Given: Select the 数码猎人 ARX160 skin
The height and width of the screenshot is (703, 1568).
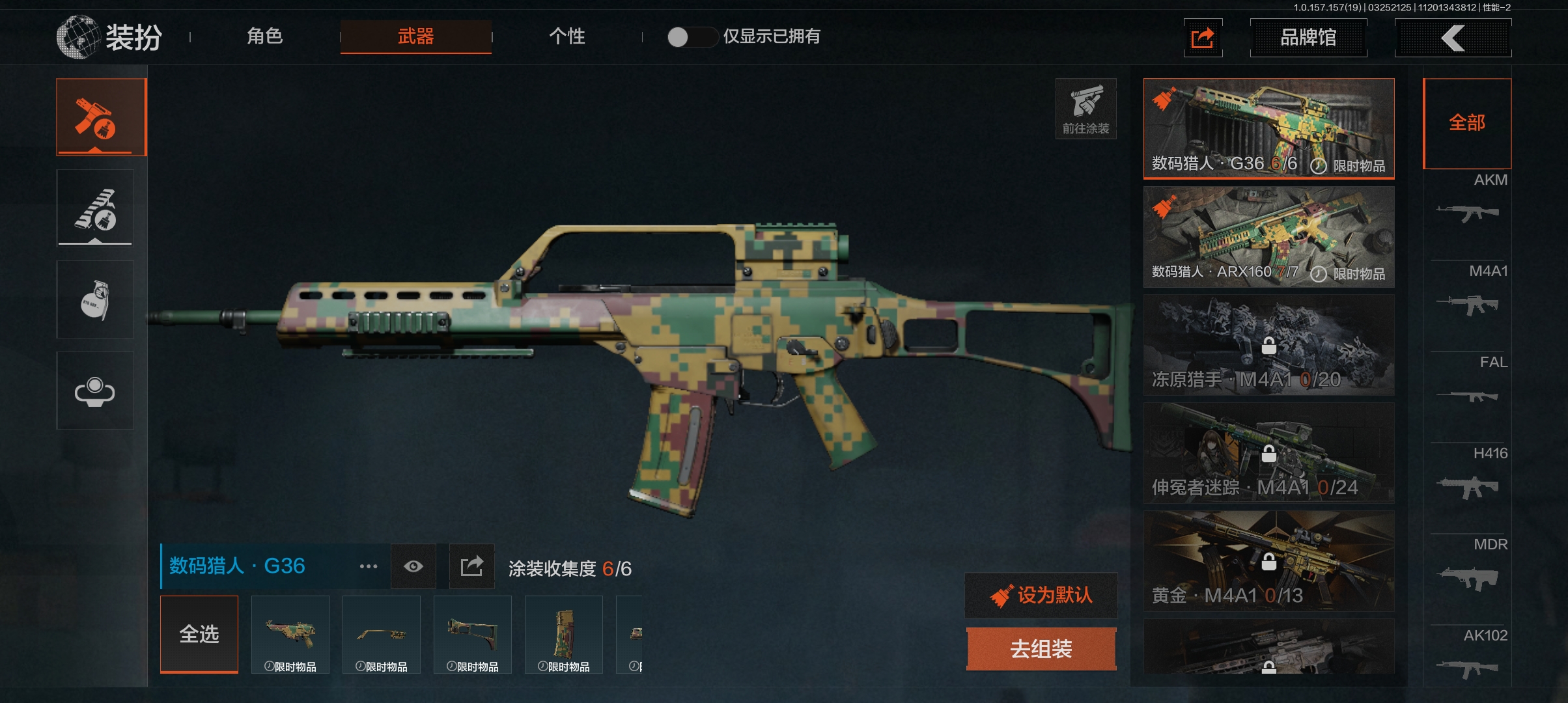Looking at the screenshot, I should (x=1268, y=237).
